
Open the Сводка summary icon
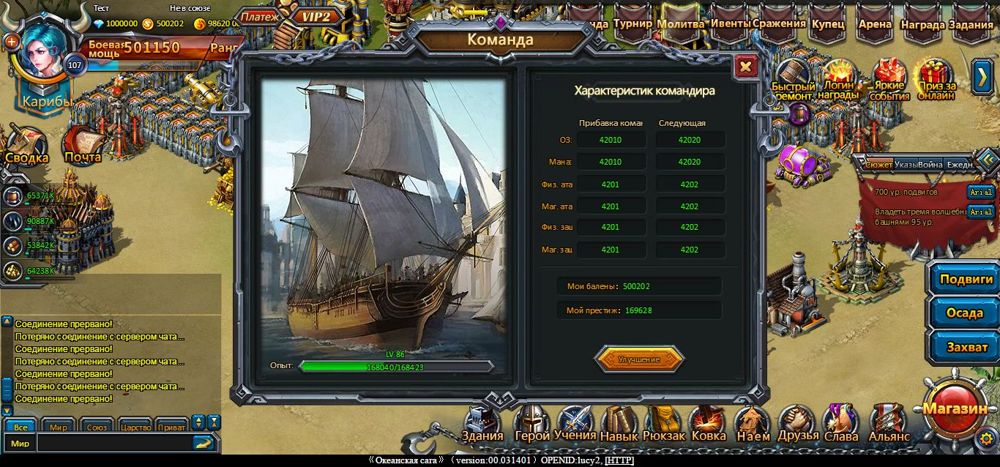pos(26,146)
